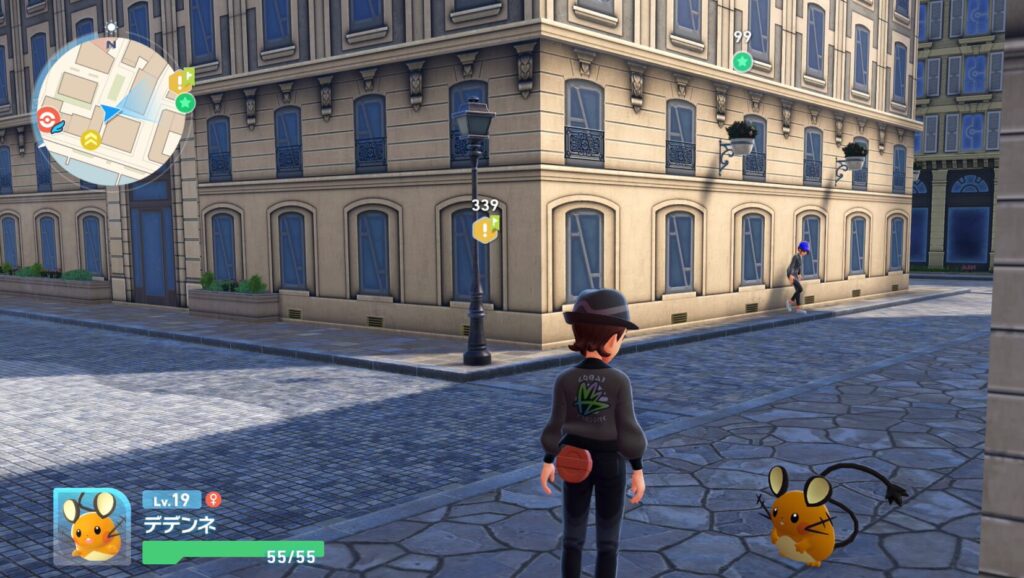Click the quest waypoint showing 339 distance

point(485,229)
